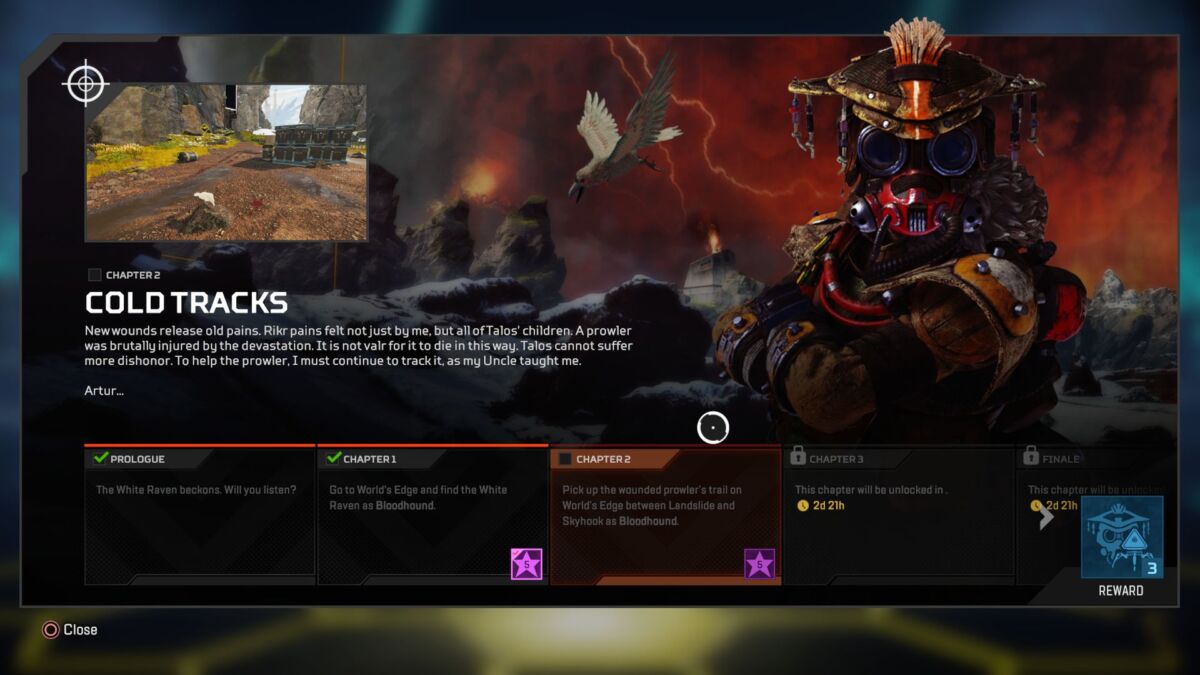This screenshot has width=1200, height=675.
Task: Click the Chapter 1 star reward icon
Action: click(527, 564)
